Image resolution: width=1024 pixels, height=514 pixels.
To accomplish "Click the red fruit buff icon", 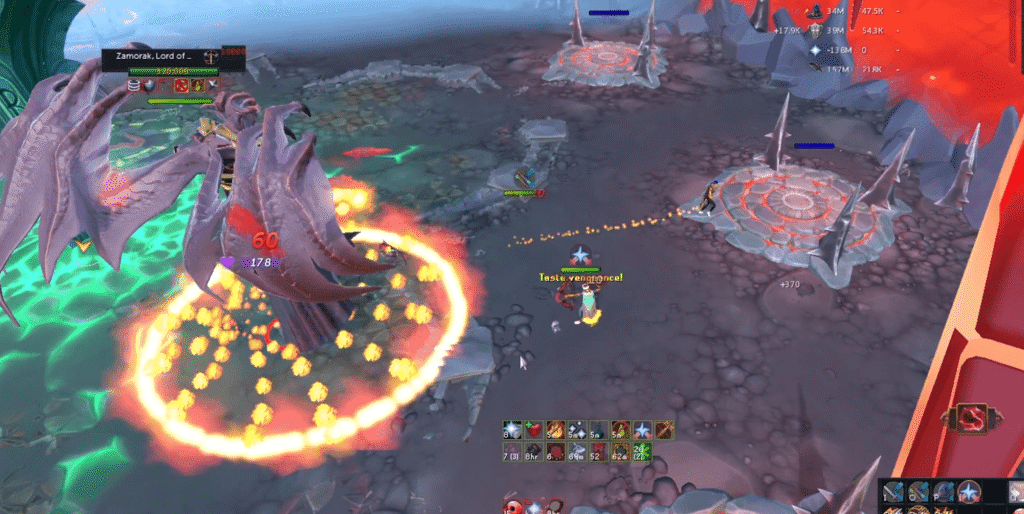I will [x=532, y=430].
